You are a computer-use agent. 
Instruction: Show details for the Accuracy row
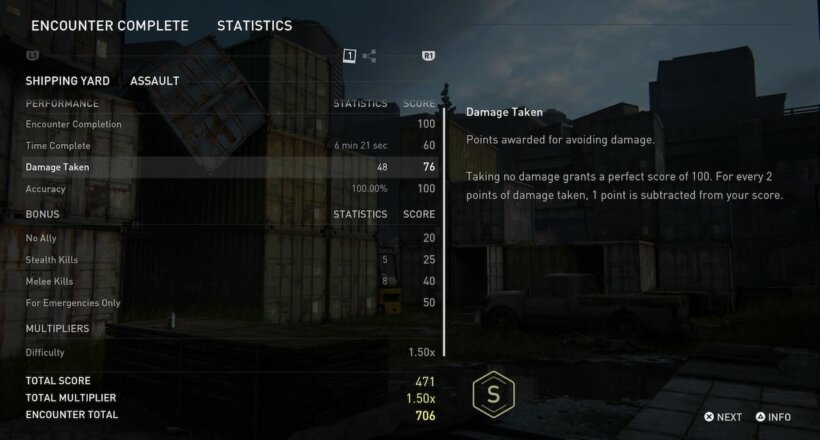click(230, 188)
